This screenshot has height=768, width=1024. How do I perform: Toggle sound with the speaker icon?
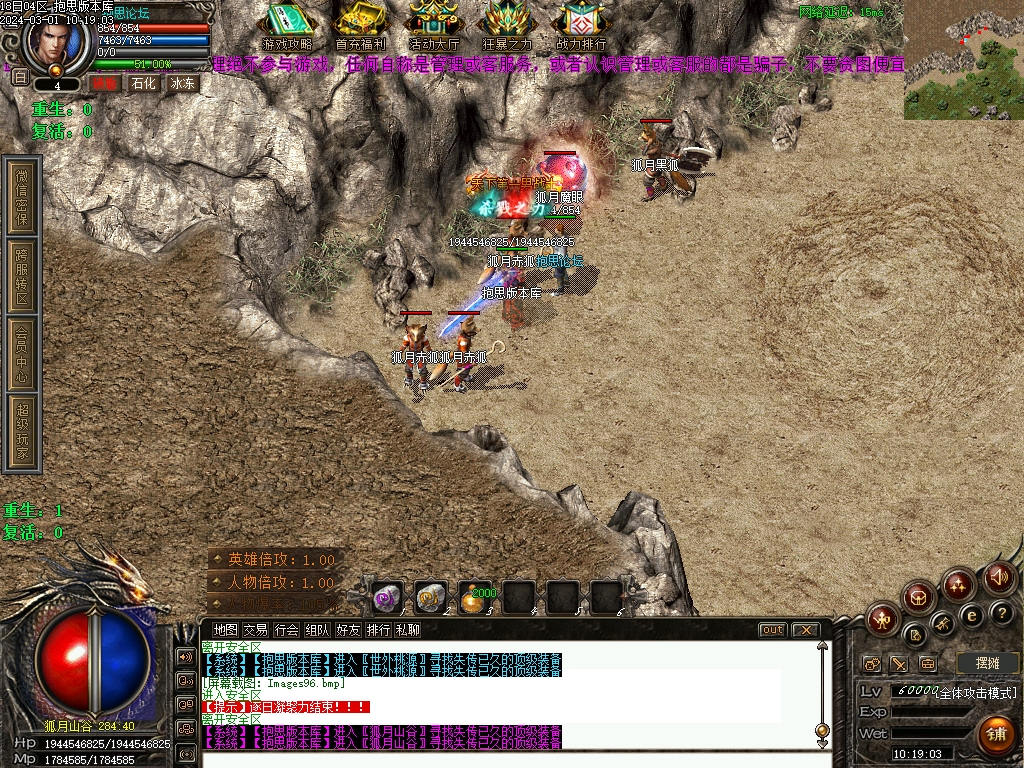click(999, 577)
